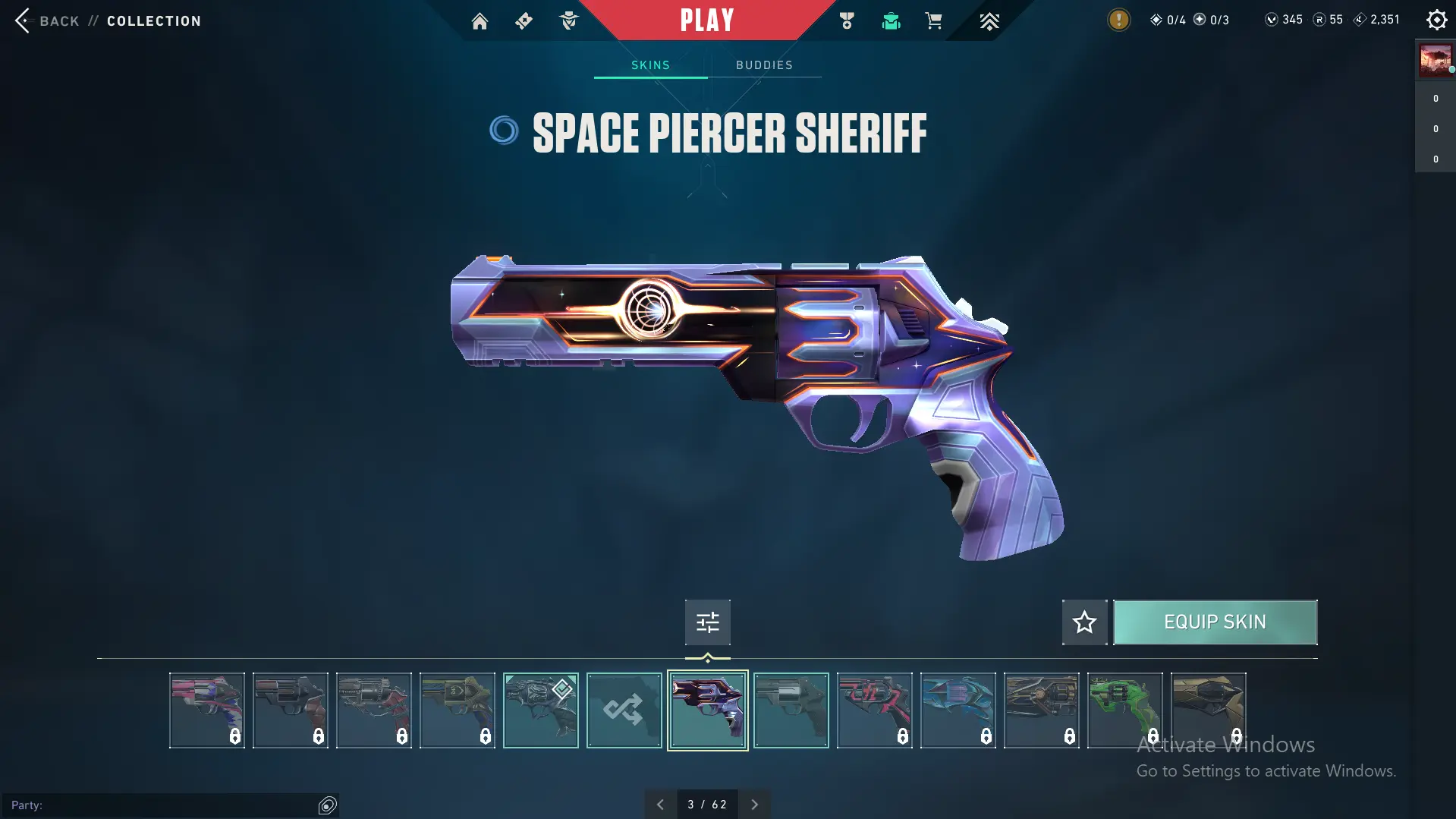Choose the random shuffle skin tile
This screenshot has width=1456, height=819.
[624, 710]
